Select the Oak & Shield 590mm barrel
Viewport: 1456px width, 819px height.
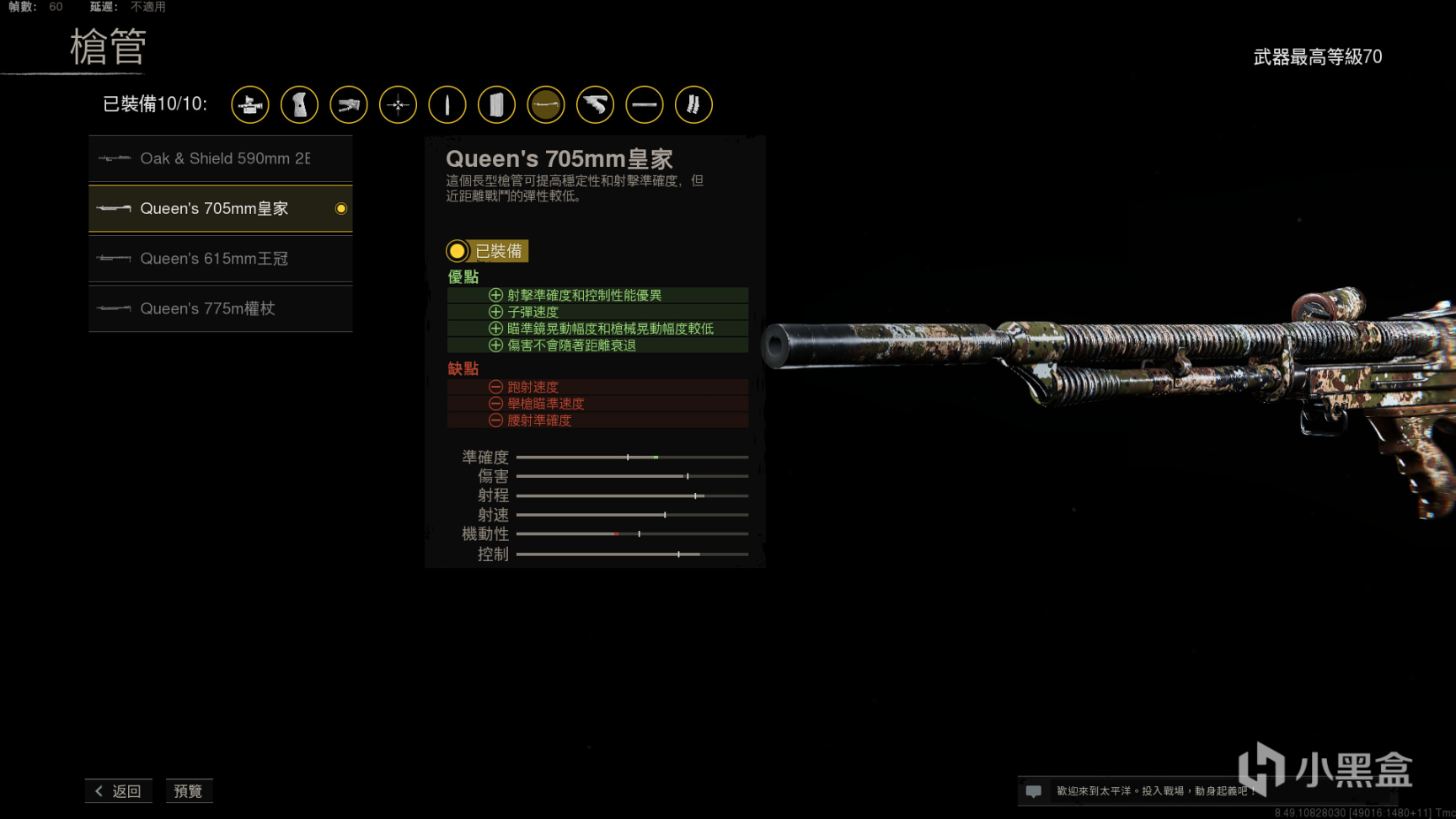pos(220,158)
